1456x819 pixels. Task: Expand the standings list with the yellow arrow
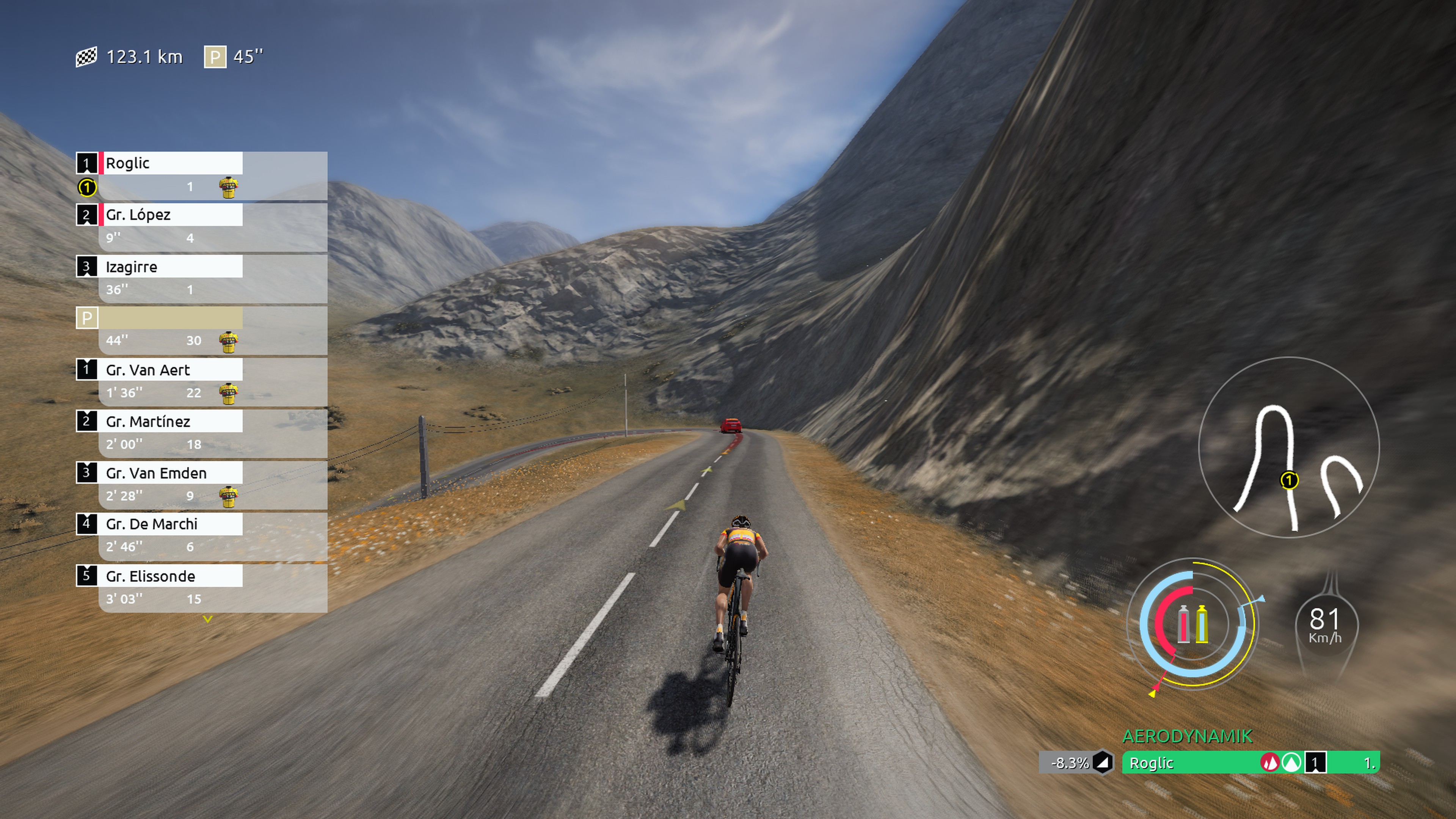pos(207,620)
